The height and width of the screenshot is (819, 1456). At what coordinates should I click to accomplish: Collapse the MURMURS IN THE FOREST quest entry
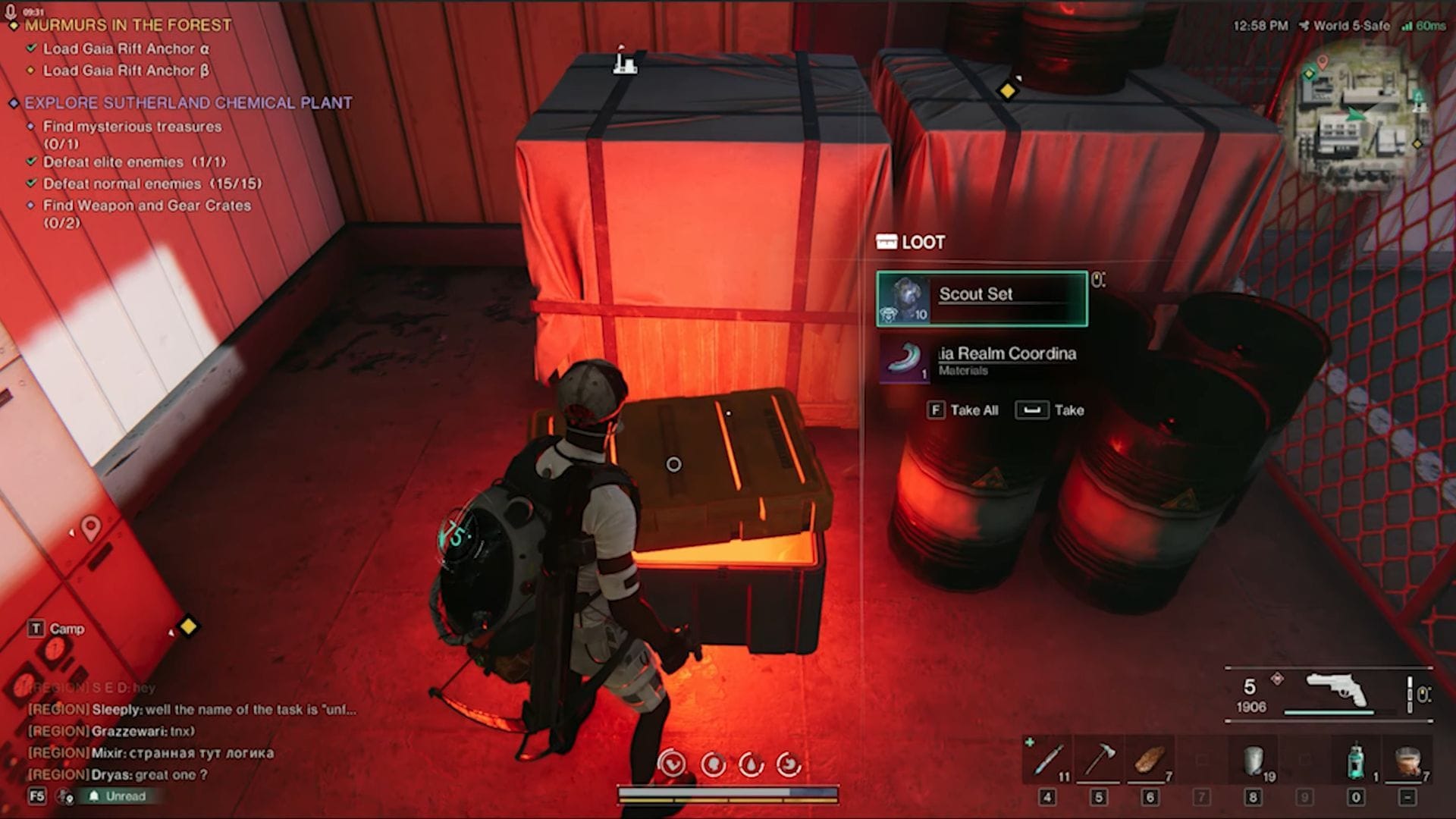12,24
